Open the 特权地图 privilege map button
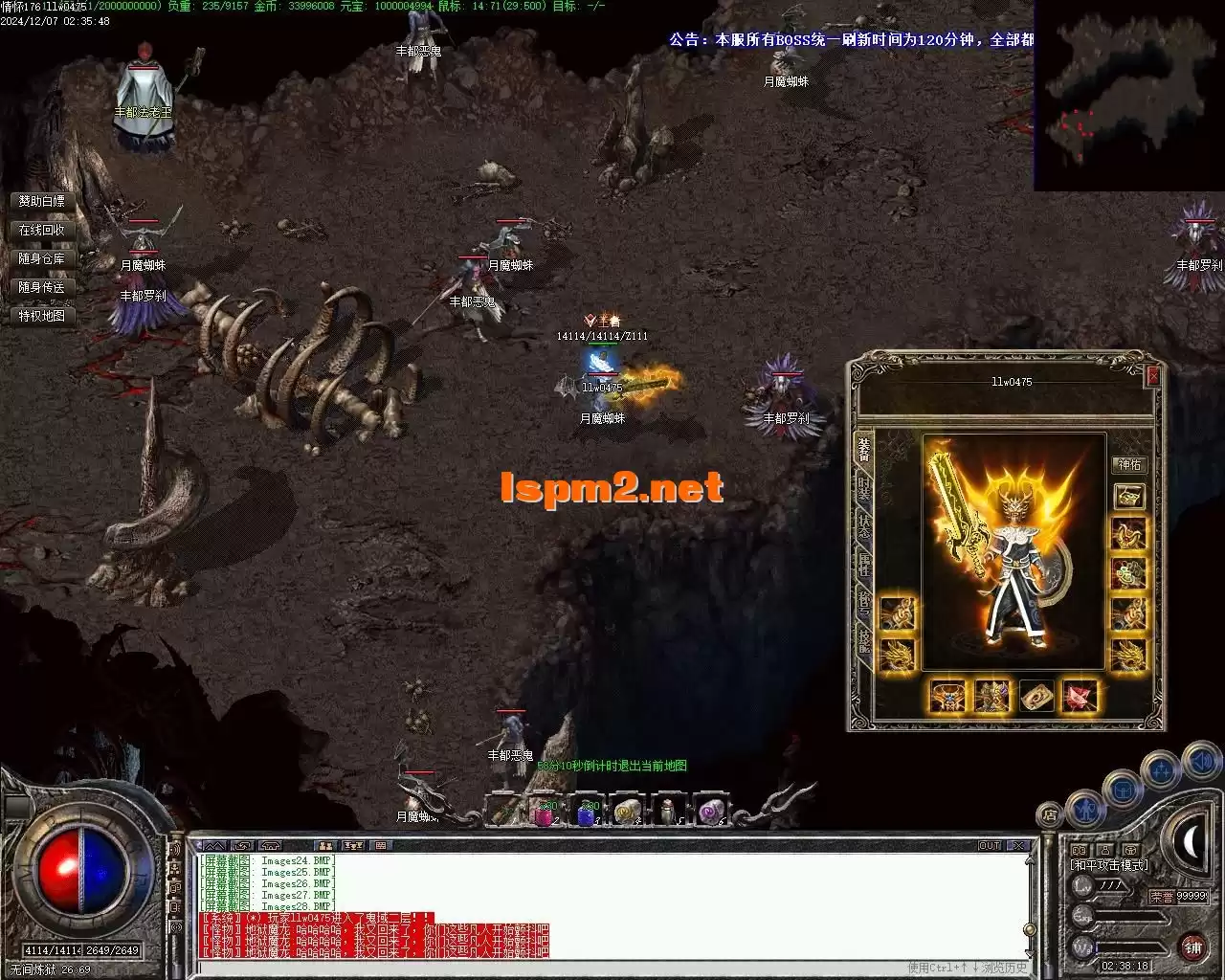This screenshot has width=1225, height=980. point(42,316)
